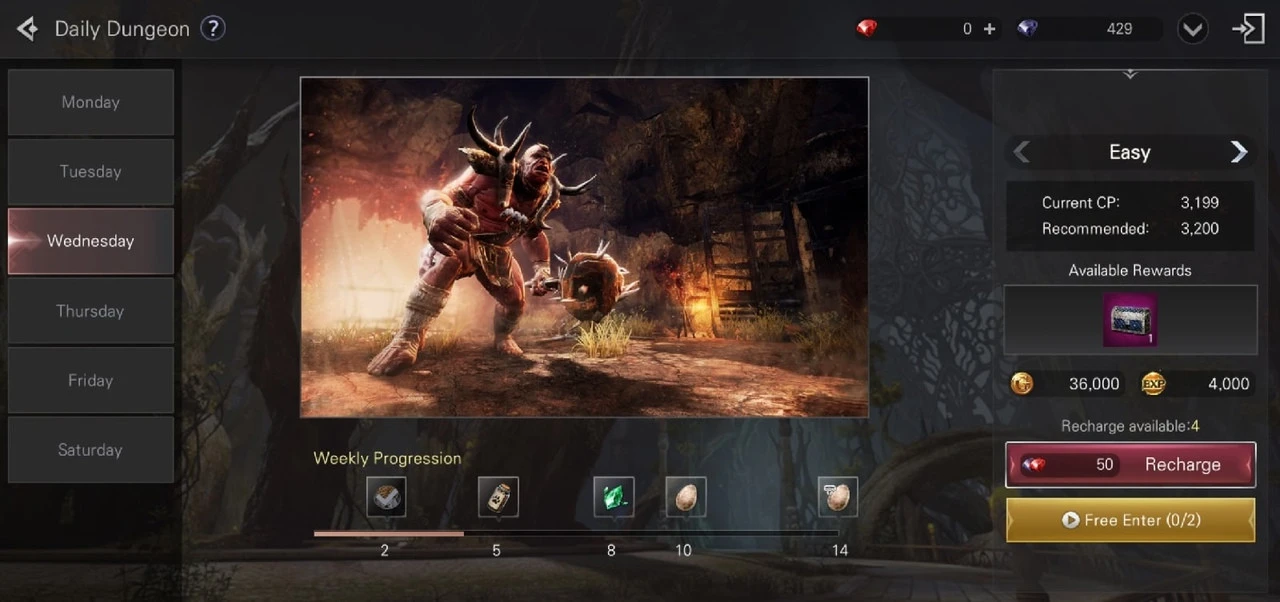The image size is (1280, 602).
Task: Change difficulty with the right arrow
Action: 1239,152
